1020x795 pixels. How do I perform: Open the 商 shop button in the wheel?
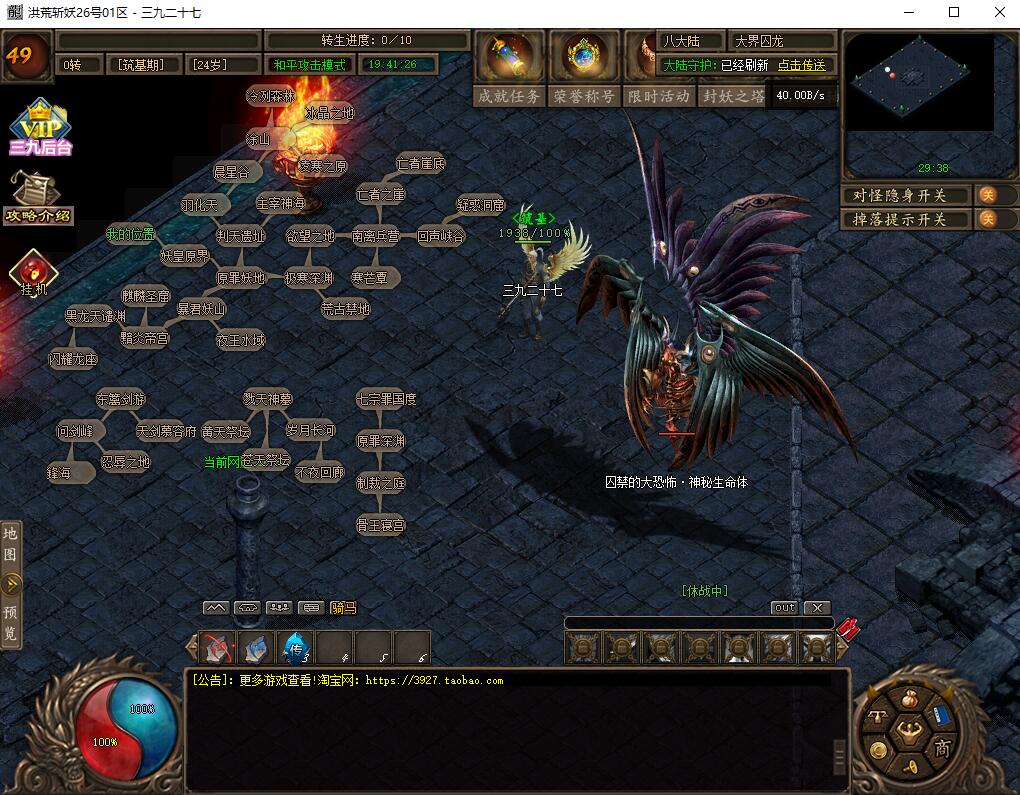point(941,747)
